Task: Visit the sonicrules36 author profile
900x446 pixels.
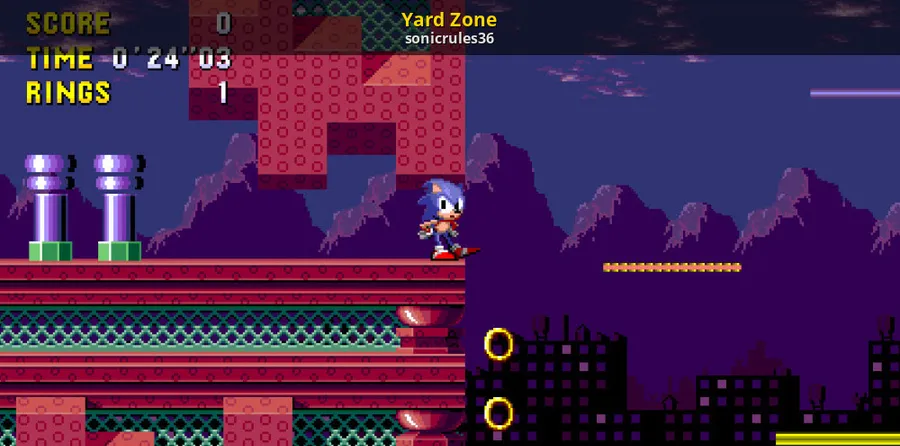Action: point(449,39)
